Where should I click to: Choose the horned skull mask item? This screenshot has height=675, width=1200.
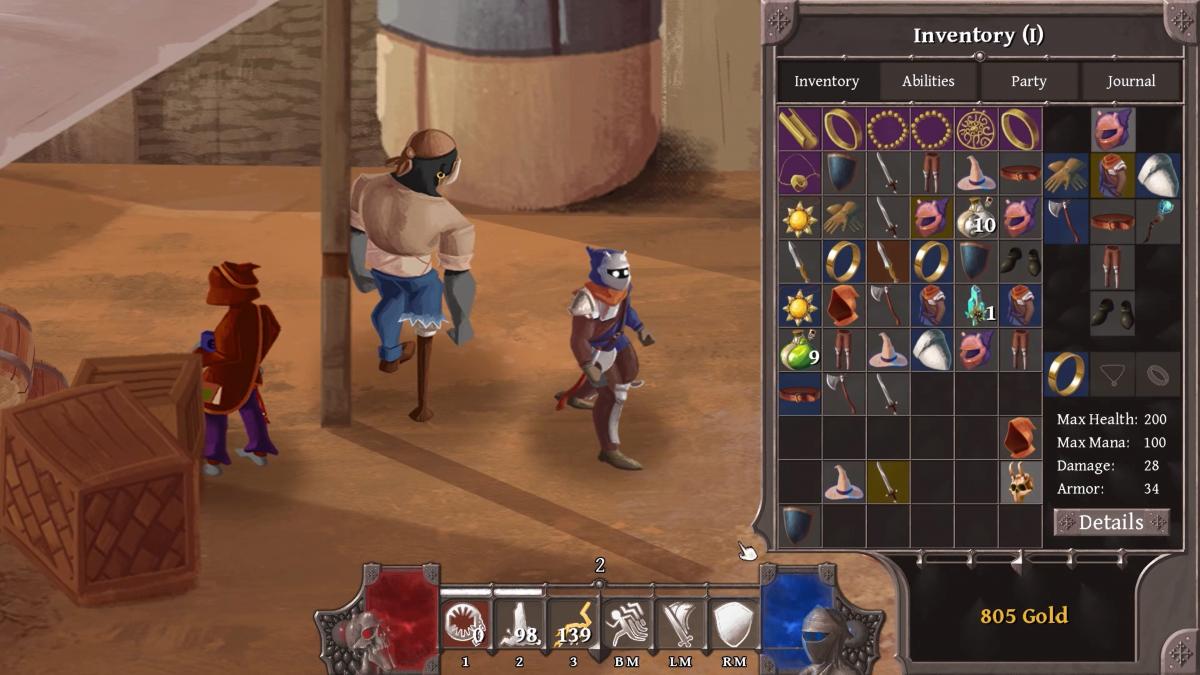[1019, 481]
